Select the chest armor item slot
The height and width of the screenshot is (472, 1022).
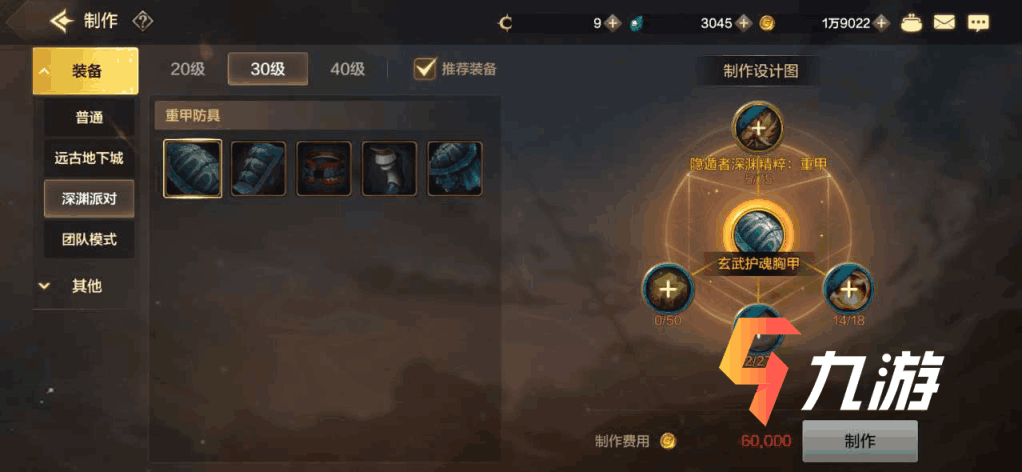coord(192,168)
